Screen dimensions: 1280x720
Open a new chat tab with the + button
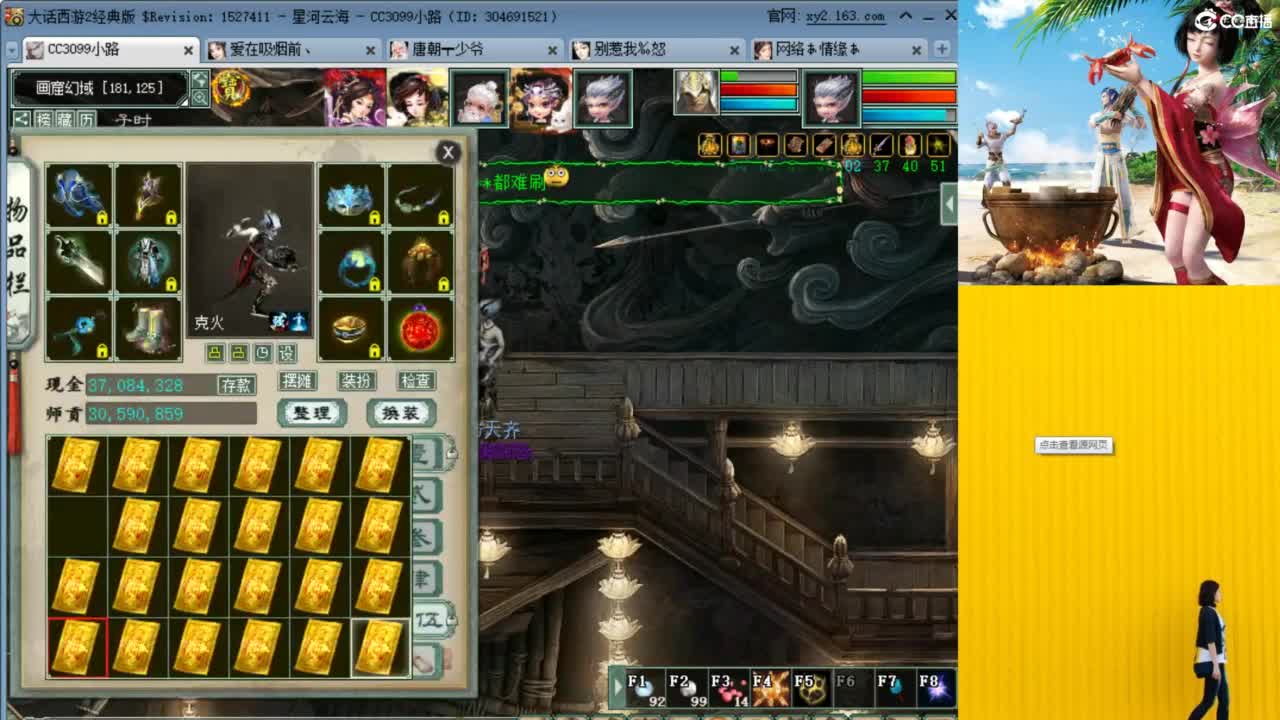[x=941, y=49]
